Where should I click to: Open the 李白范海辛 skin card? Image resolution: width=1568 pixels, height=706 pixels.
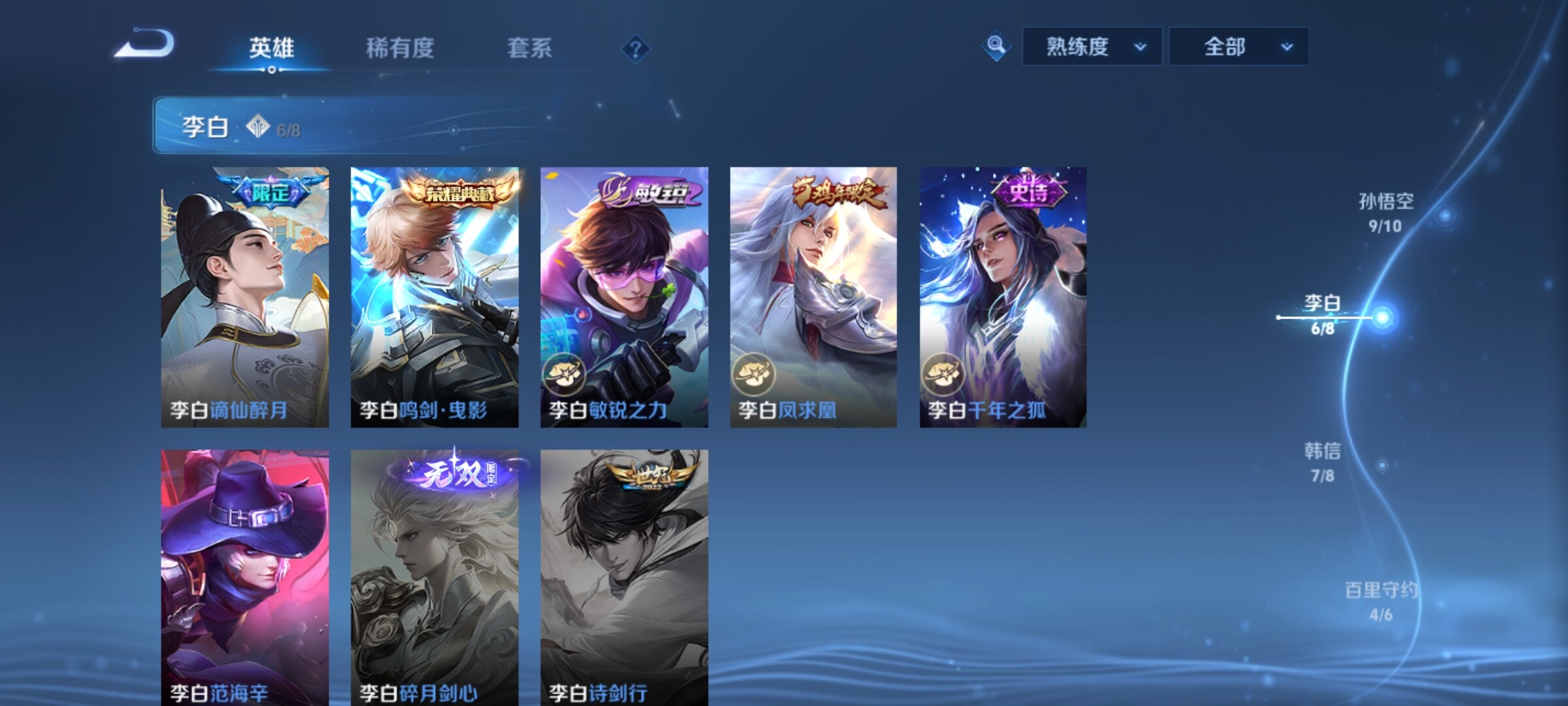click(245, 577)
